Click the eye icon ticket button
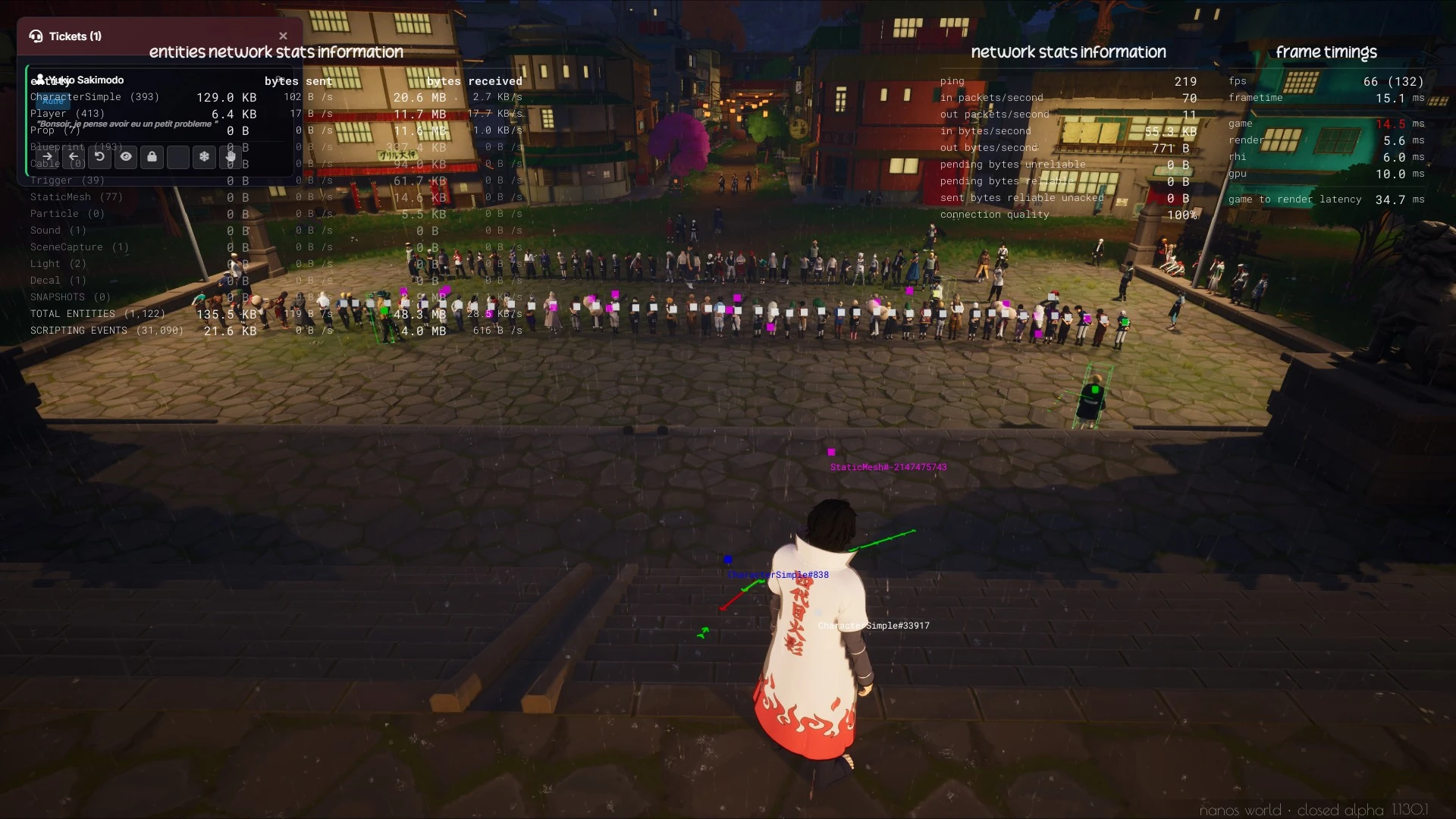 coord(126,157)
